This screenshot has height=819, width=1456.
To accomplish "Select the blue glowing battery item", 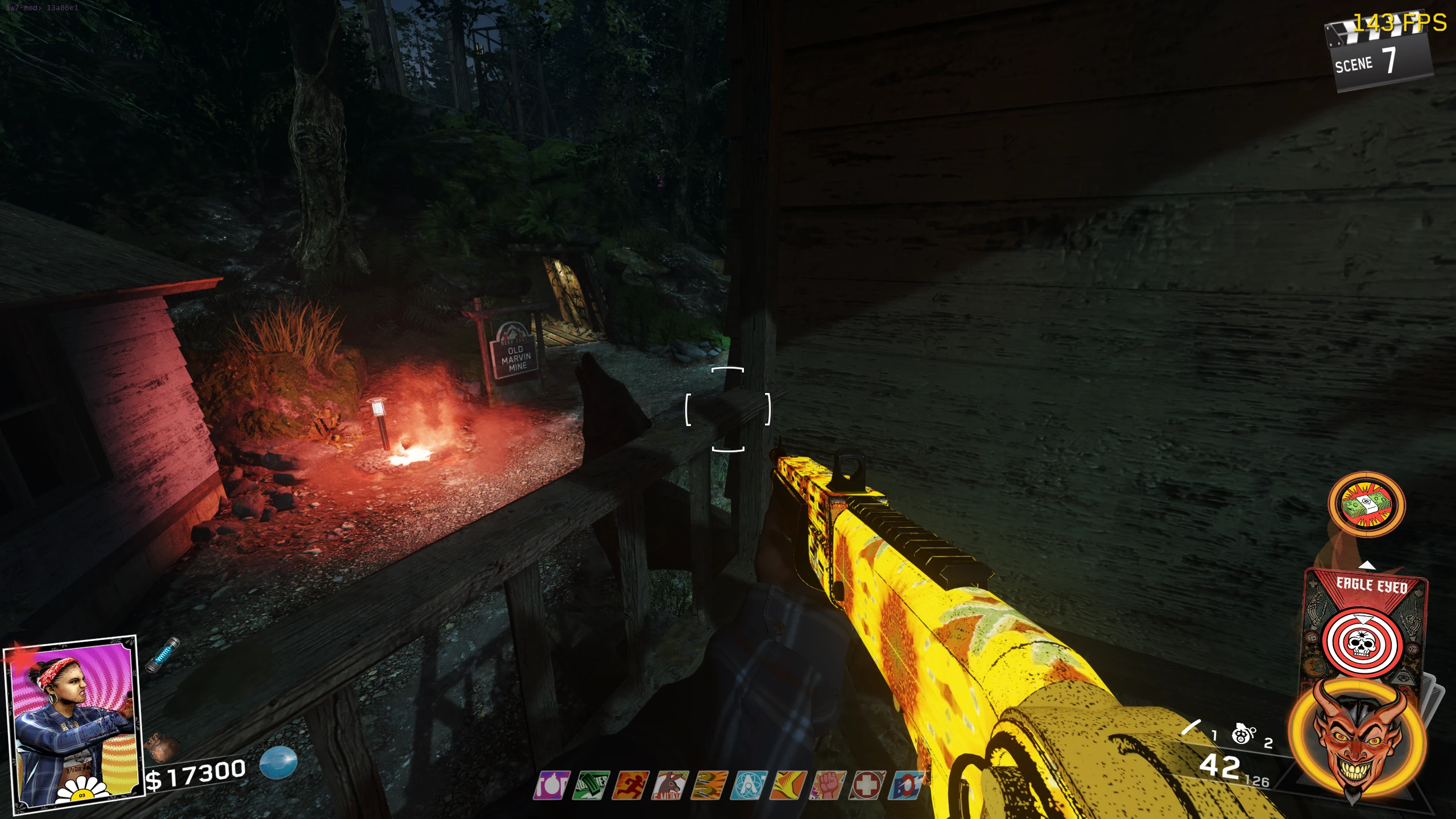I will coord(163,655).
